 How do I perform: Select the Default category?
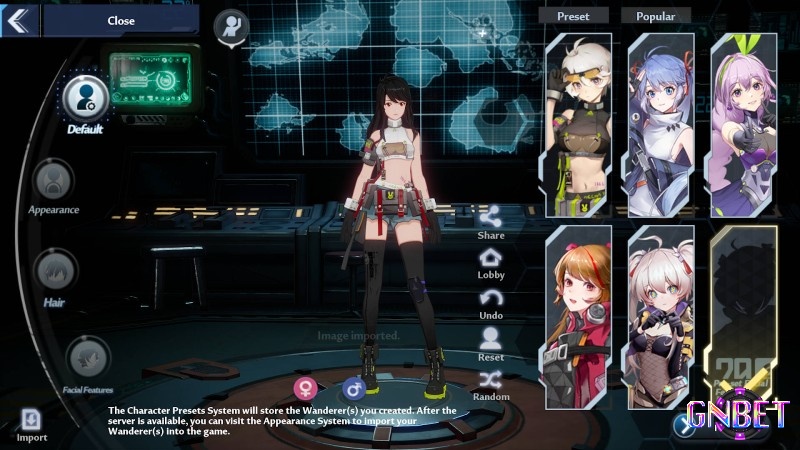(x=84, y=98)
